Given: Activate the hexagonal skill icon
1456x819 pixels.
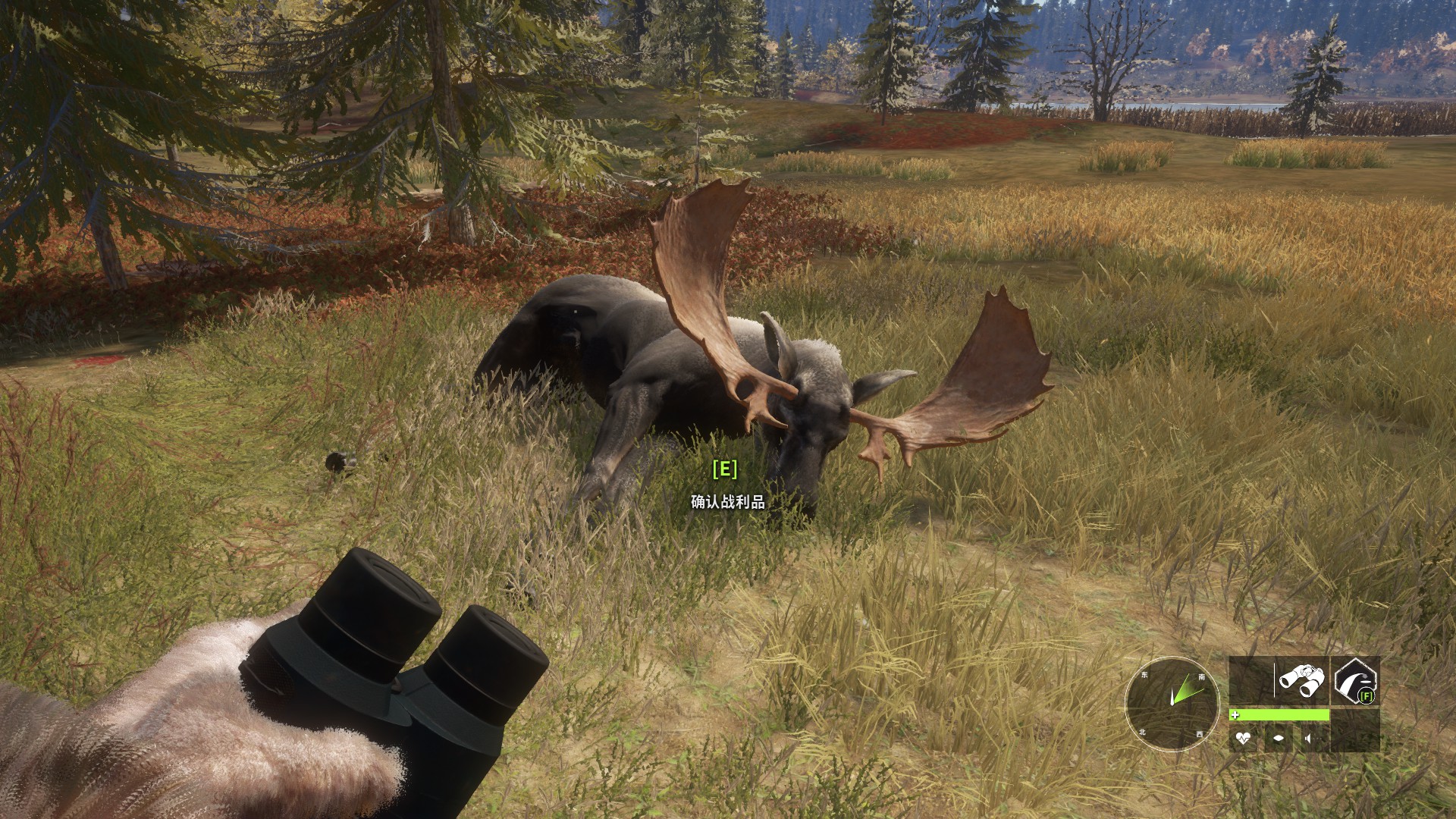Looking at the screenshot, I should [1355, 680].
